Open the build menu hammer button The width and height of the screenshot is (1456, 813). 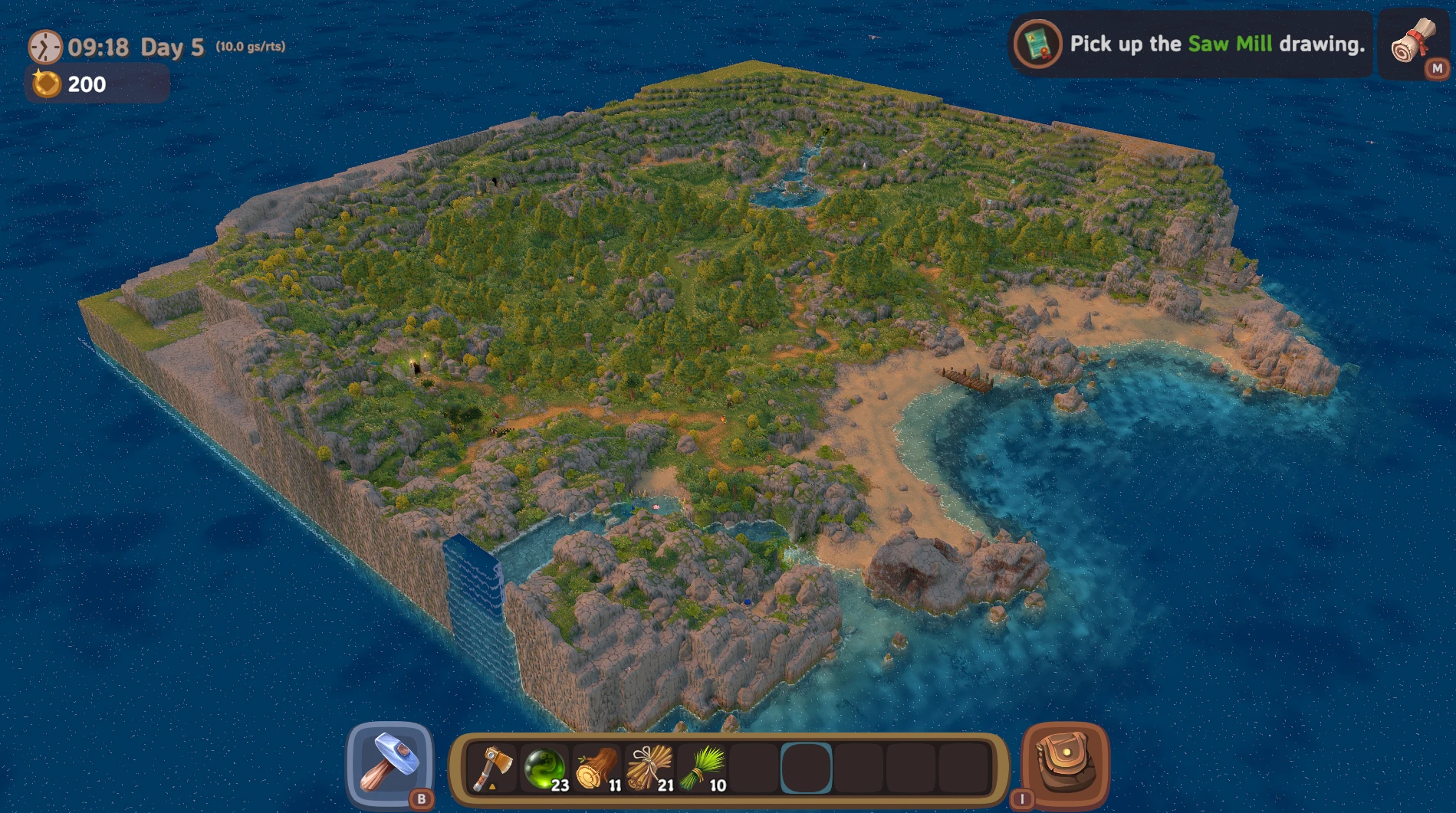point(390,765)
